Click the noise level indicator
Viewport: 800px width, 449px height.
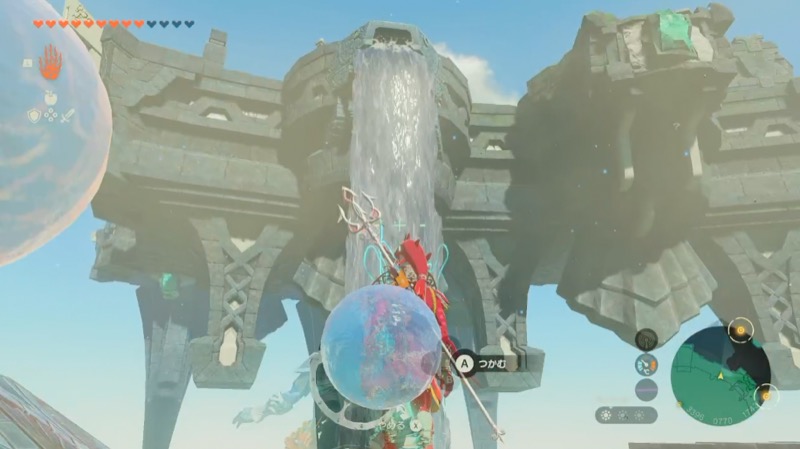[647, 389]
